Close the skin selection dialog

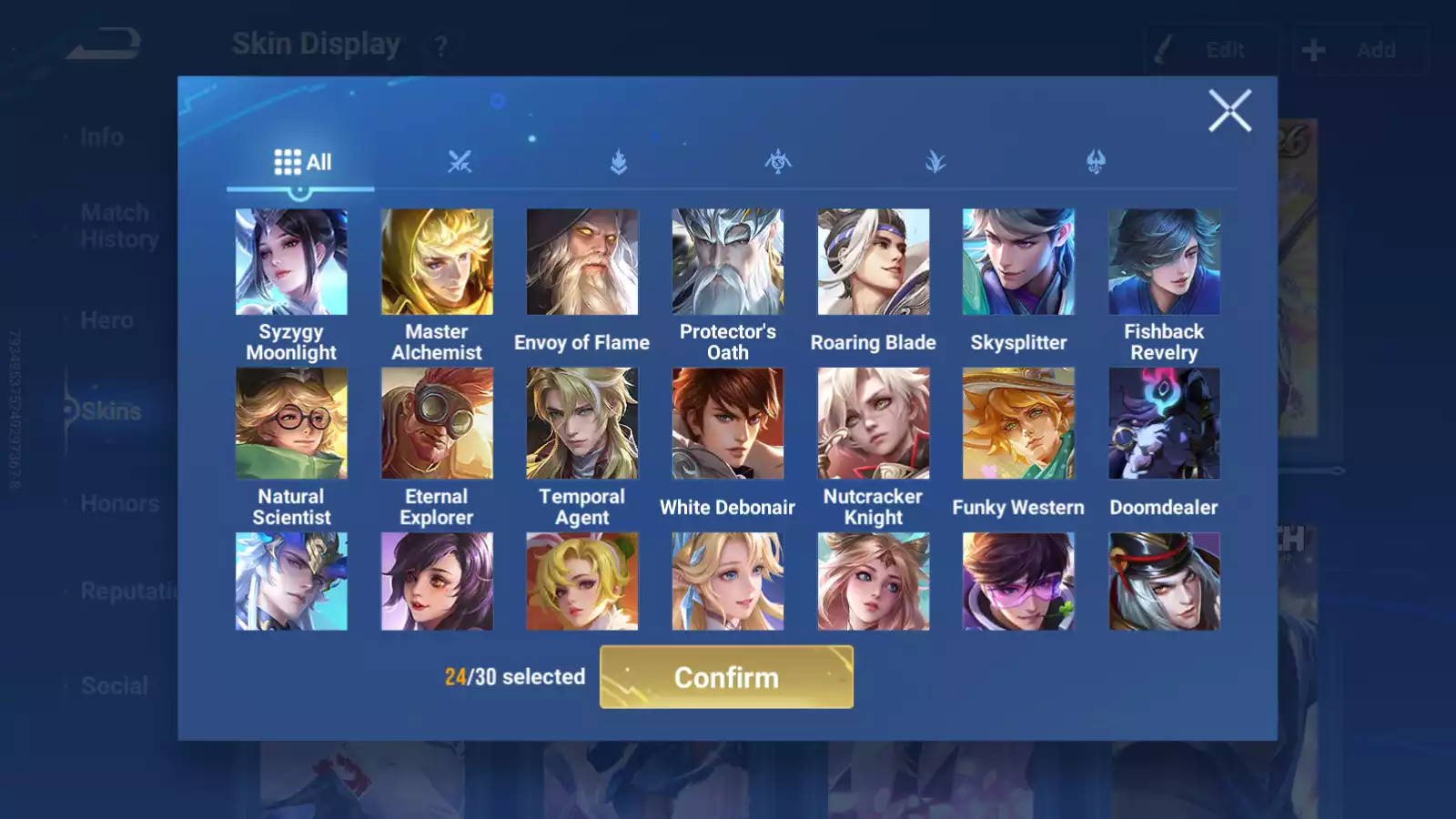[1229, 111]
